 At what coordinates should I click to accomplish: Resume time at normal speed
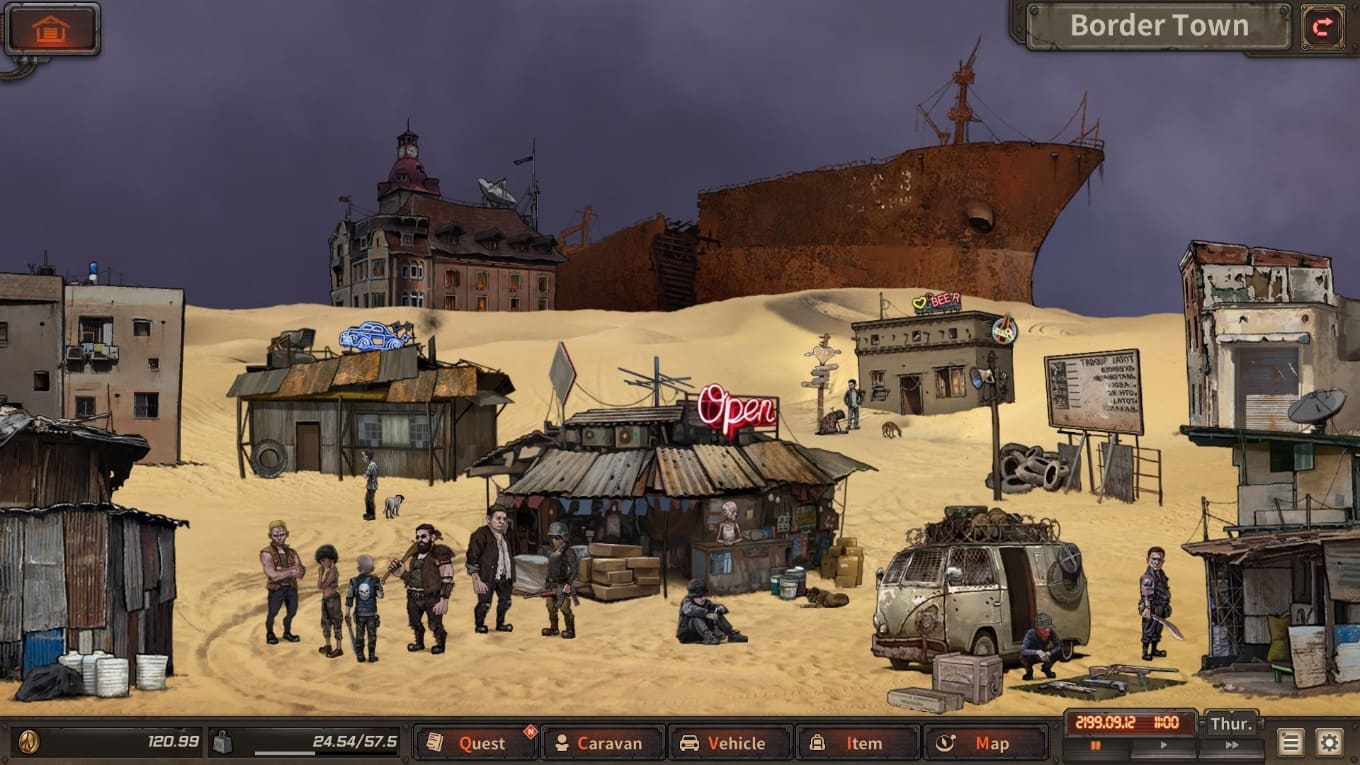[x=1163, y=745]
